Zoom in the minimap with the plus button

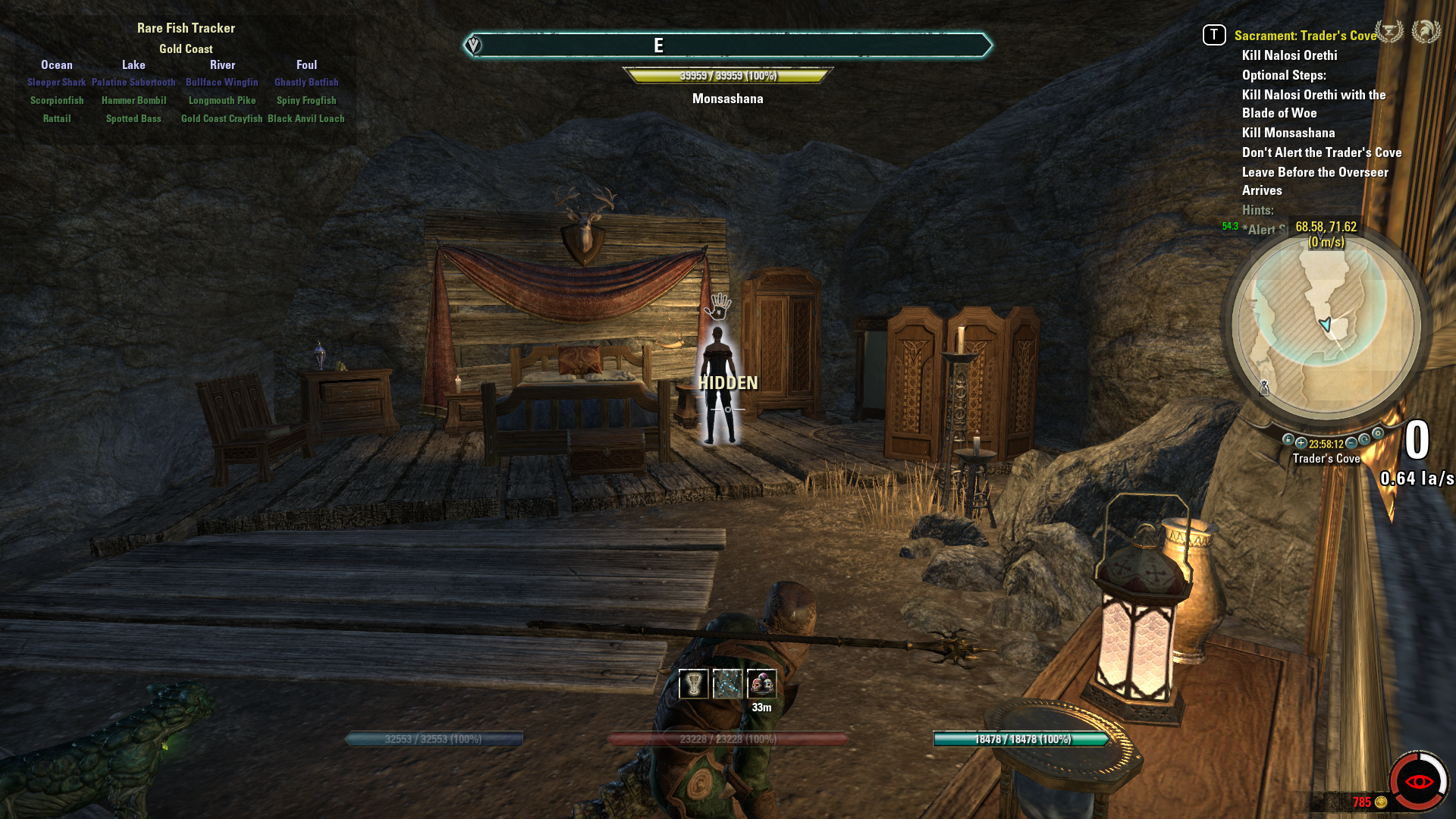coord(1301,443)
